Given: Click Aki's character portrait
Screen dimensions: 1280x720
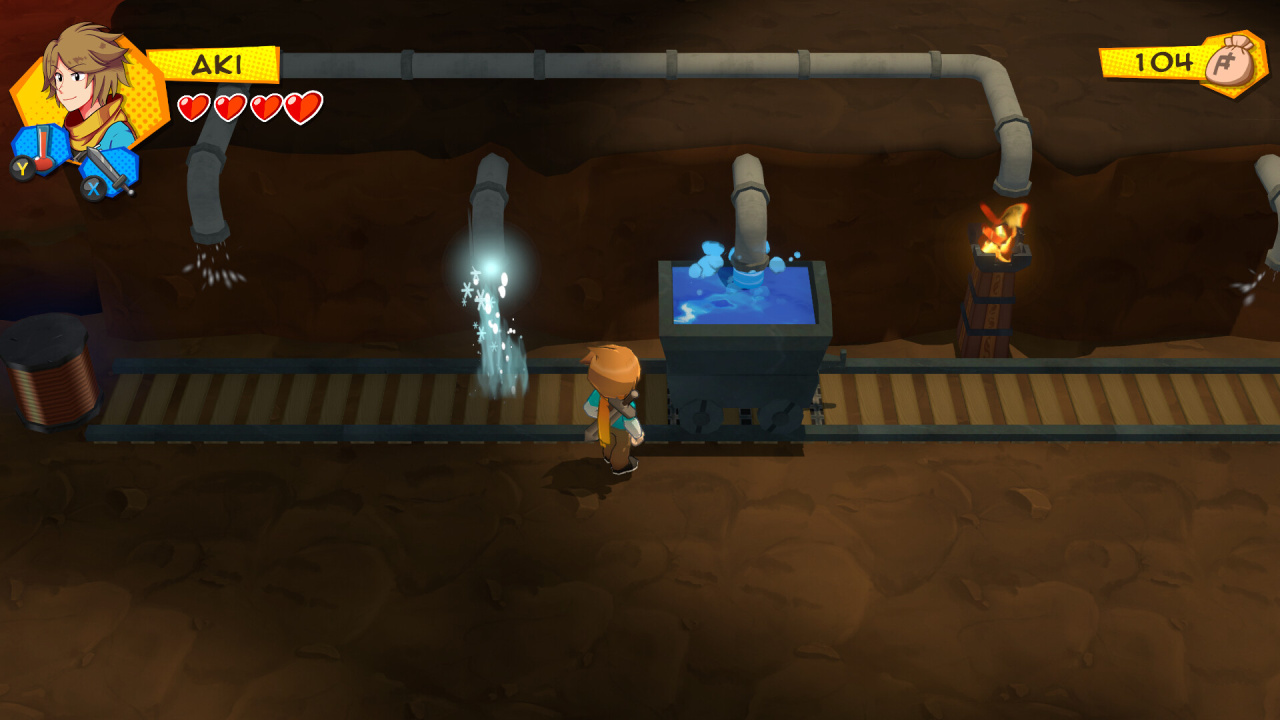Looking at the screenshot, I should tap(88, 84).
